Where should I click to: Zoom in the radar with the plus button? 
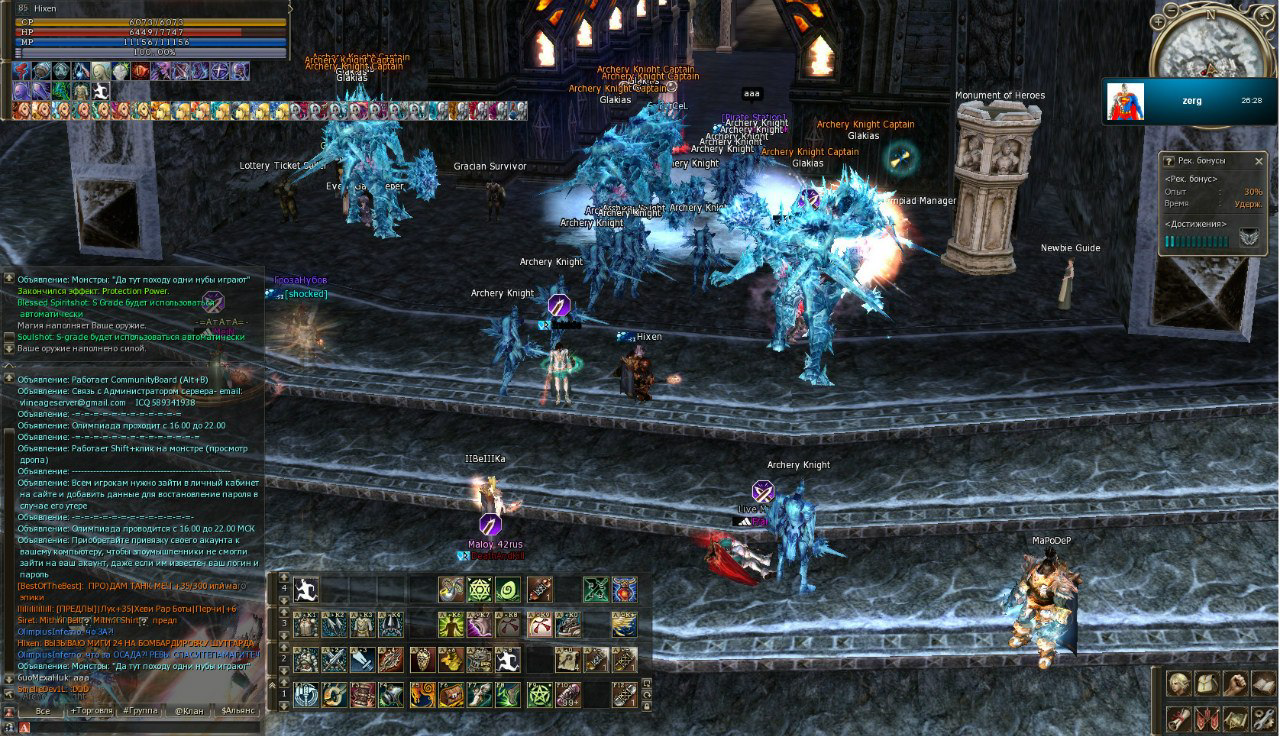click(x=1158, y=20)
